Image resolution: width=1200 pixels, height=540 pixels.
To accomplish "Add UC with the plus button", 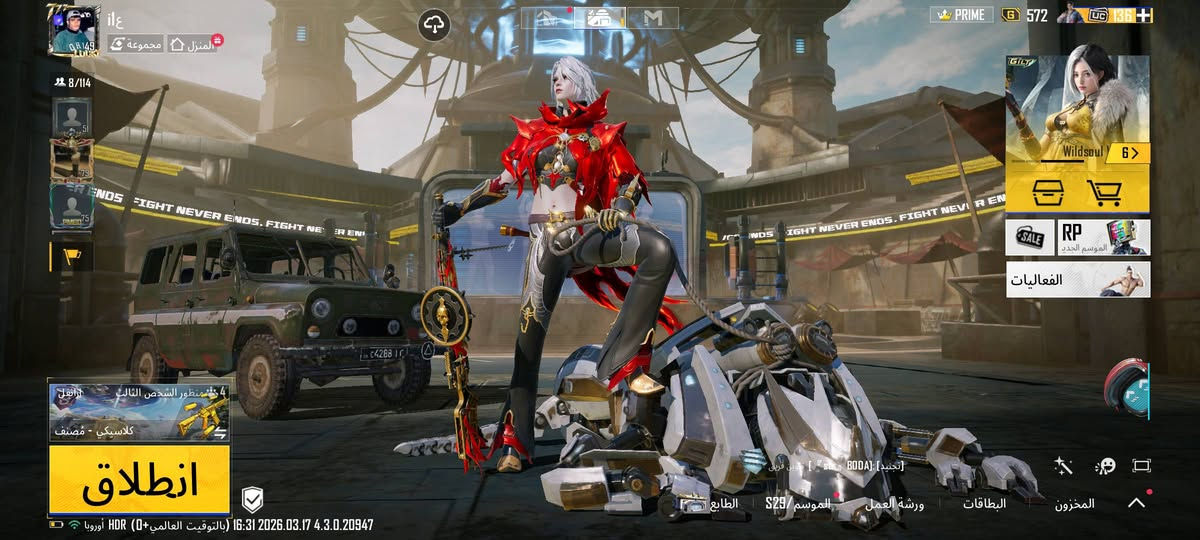I will pyautogui.click(x=1144, y=15).
